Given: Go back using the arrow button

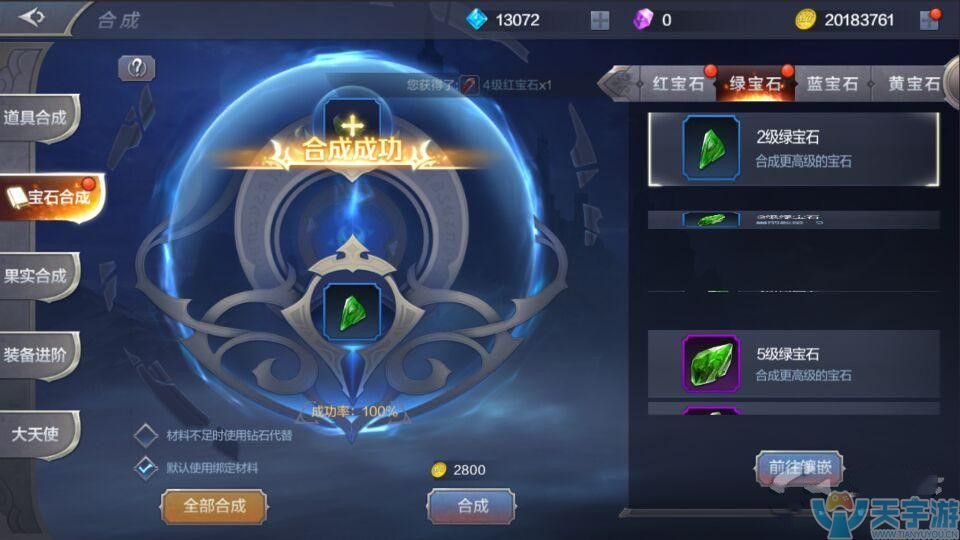Looking at the screenshot, I should tap(32, 18).
